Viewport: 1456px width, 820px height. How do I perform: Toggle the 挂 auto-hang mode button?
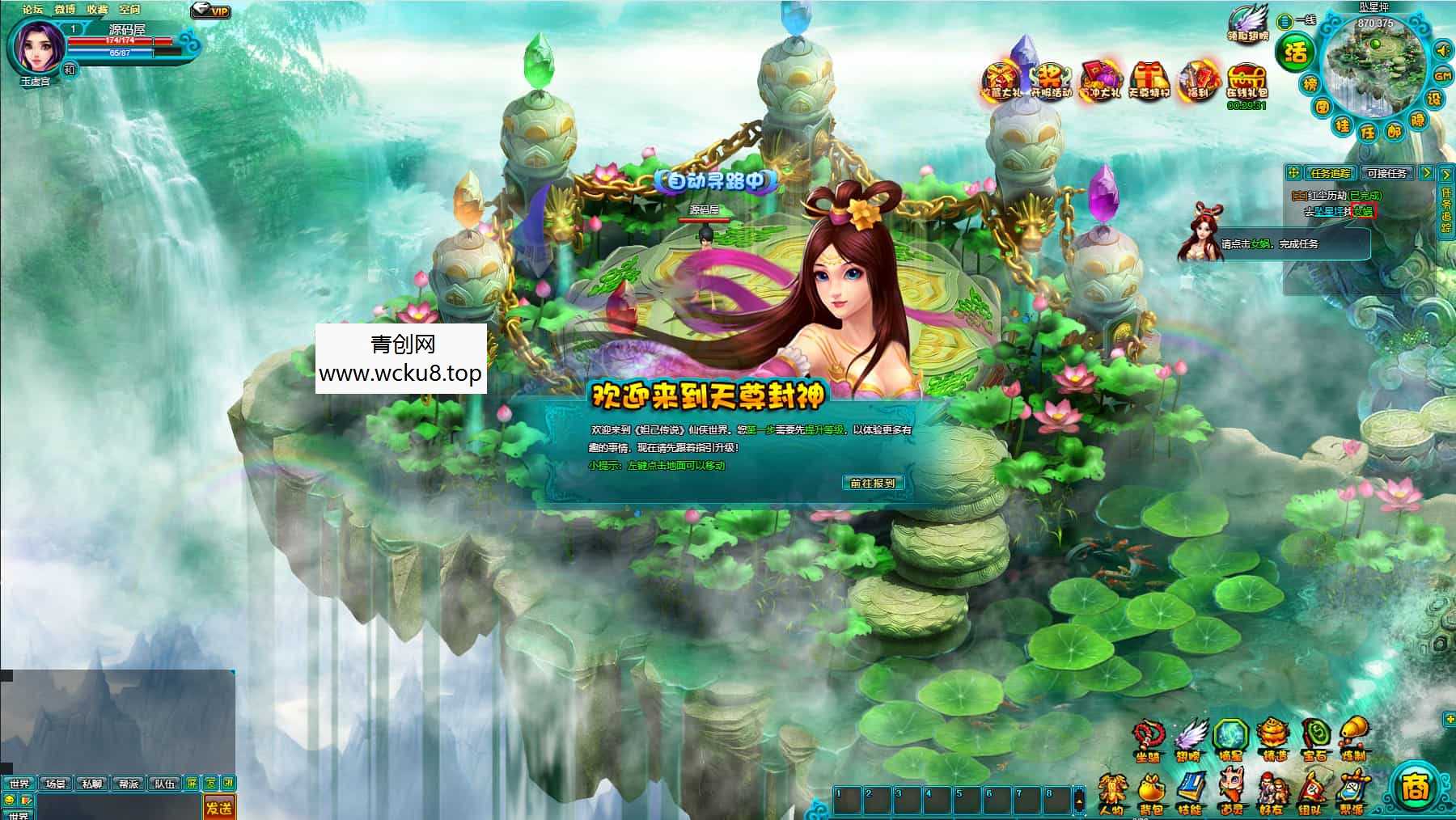(x=1344, y=125)
